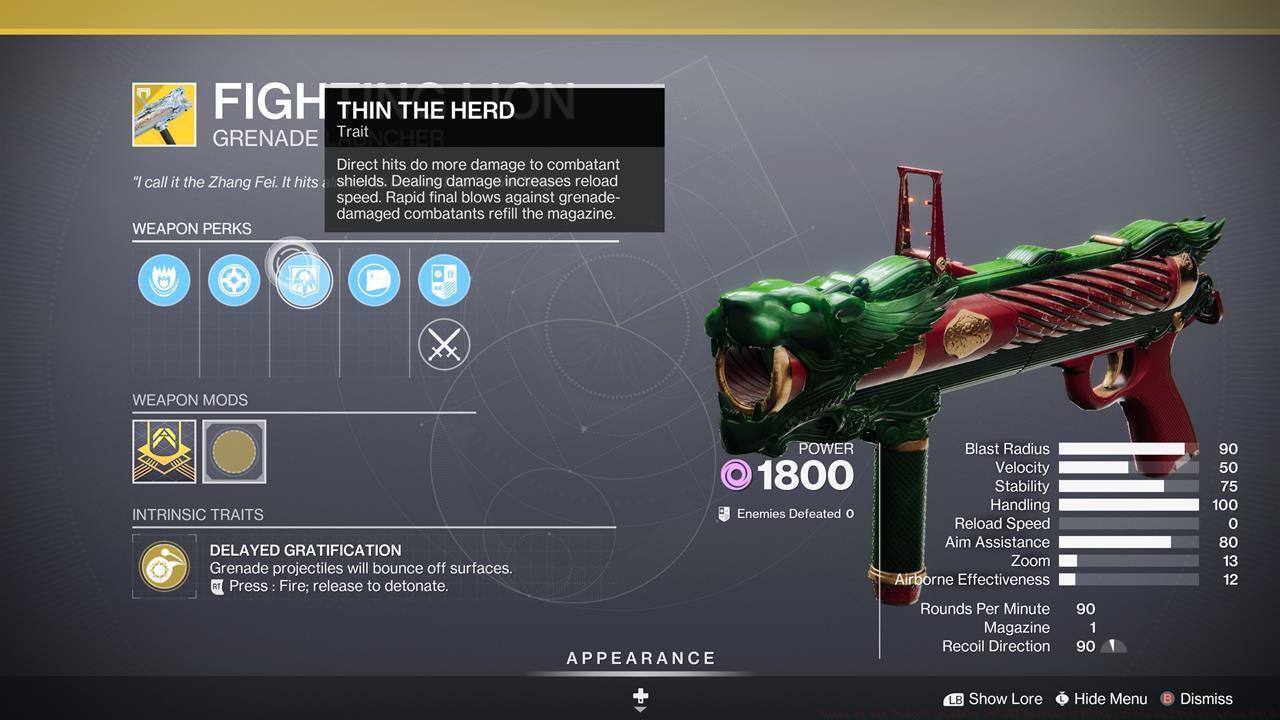Open the gold chevron masterwork mod slot
The image size is (1280, 720).
[x=164, y=451]
